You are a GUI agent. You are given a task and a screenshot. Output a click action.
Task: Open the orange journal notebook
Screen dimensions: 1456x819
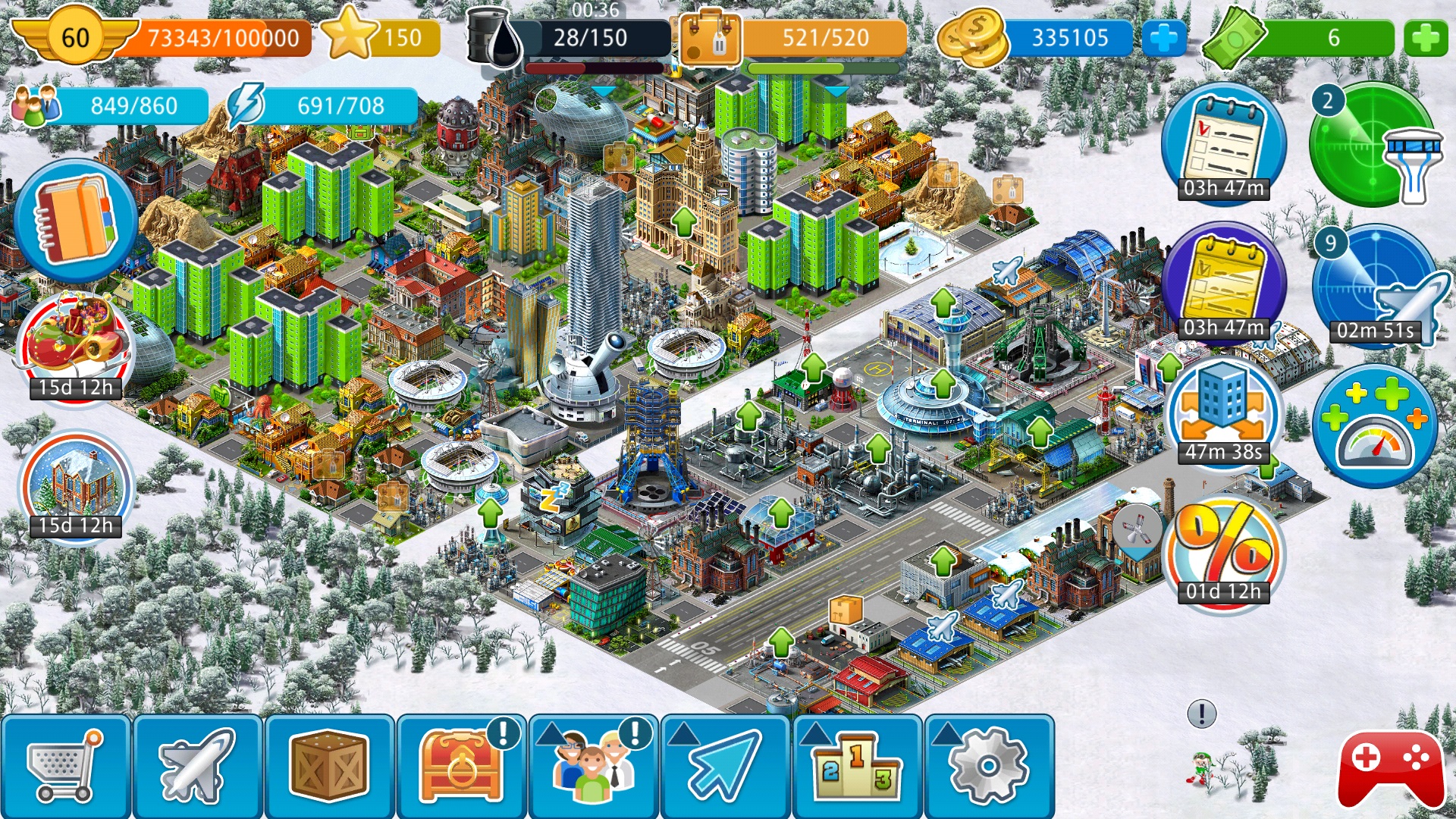click(75, 221)
